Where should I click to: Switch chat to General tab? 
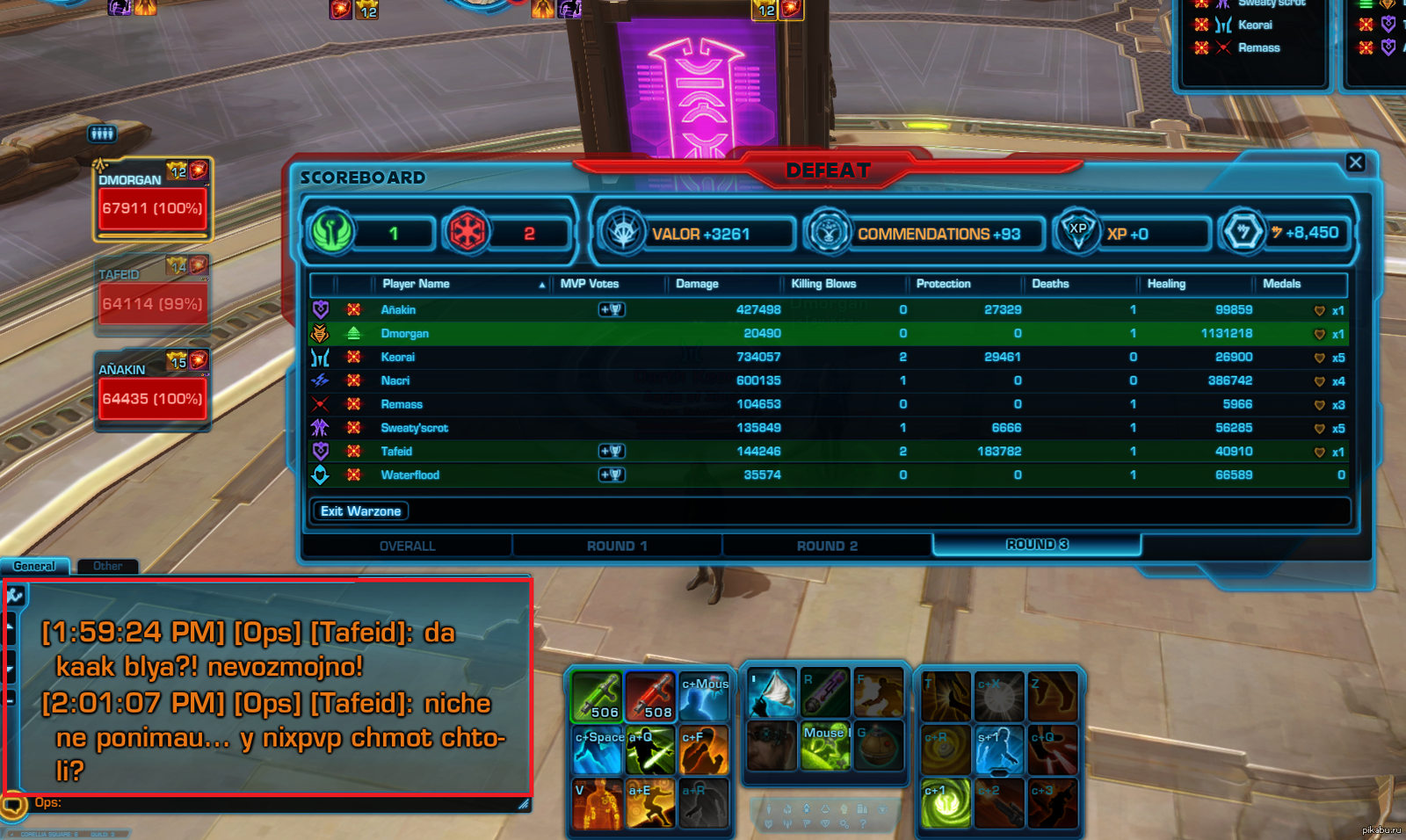(x=34, y=567)
